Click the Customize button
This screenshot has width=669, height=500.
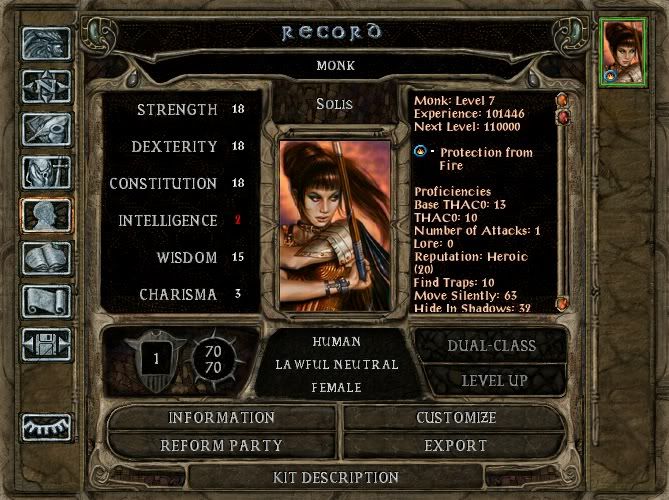point(455,417)
